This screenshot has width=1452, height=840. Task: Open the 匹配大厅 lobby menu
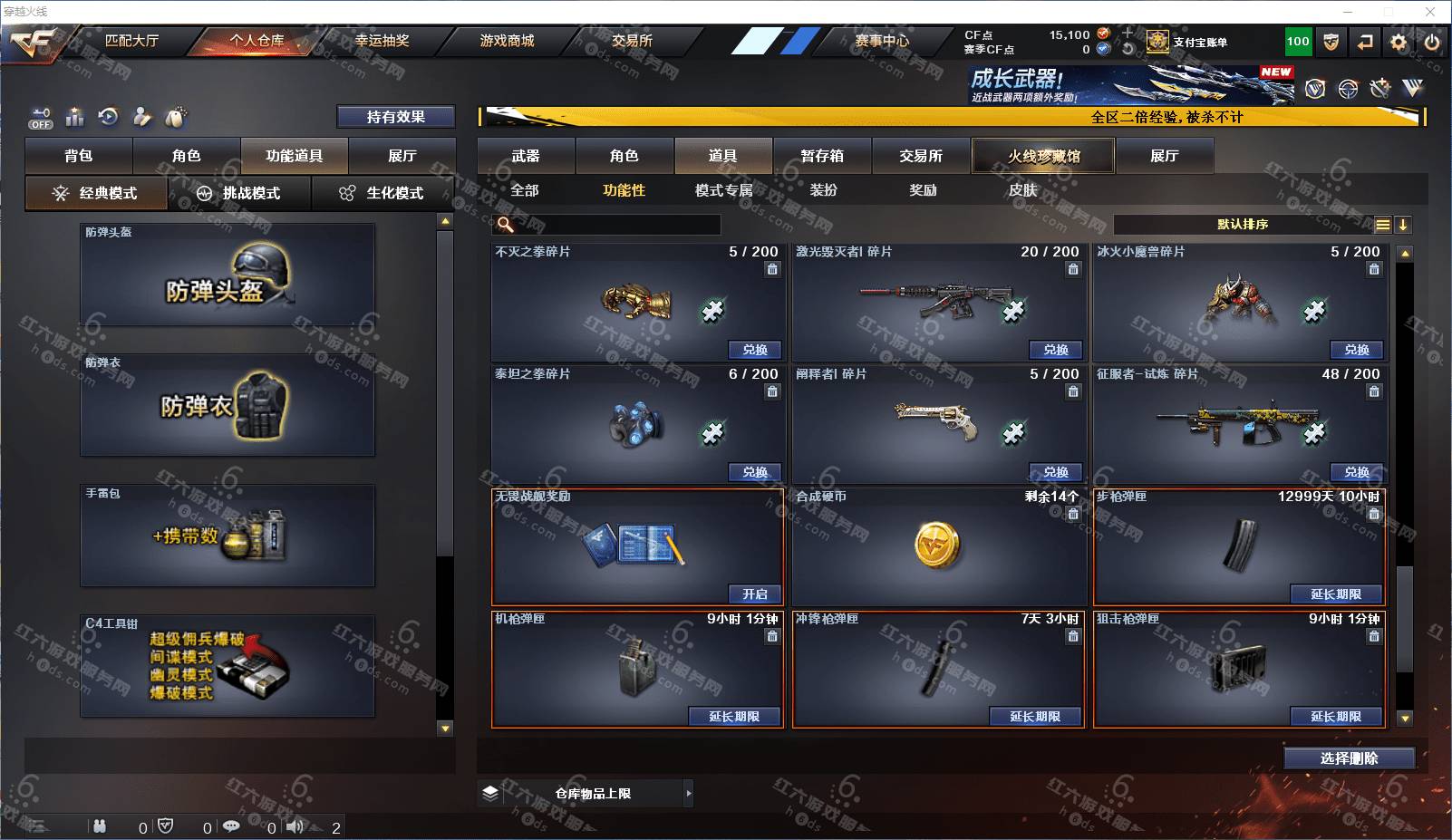pos(131,41)
